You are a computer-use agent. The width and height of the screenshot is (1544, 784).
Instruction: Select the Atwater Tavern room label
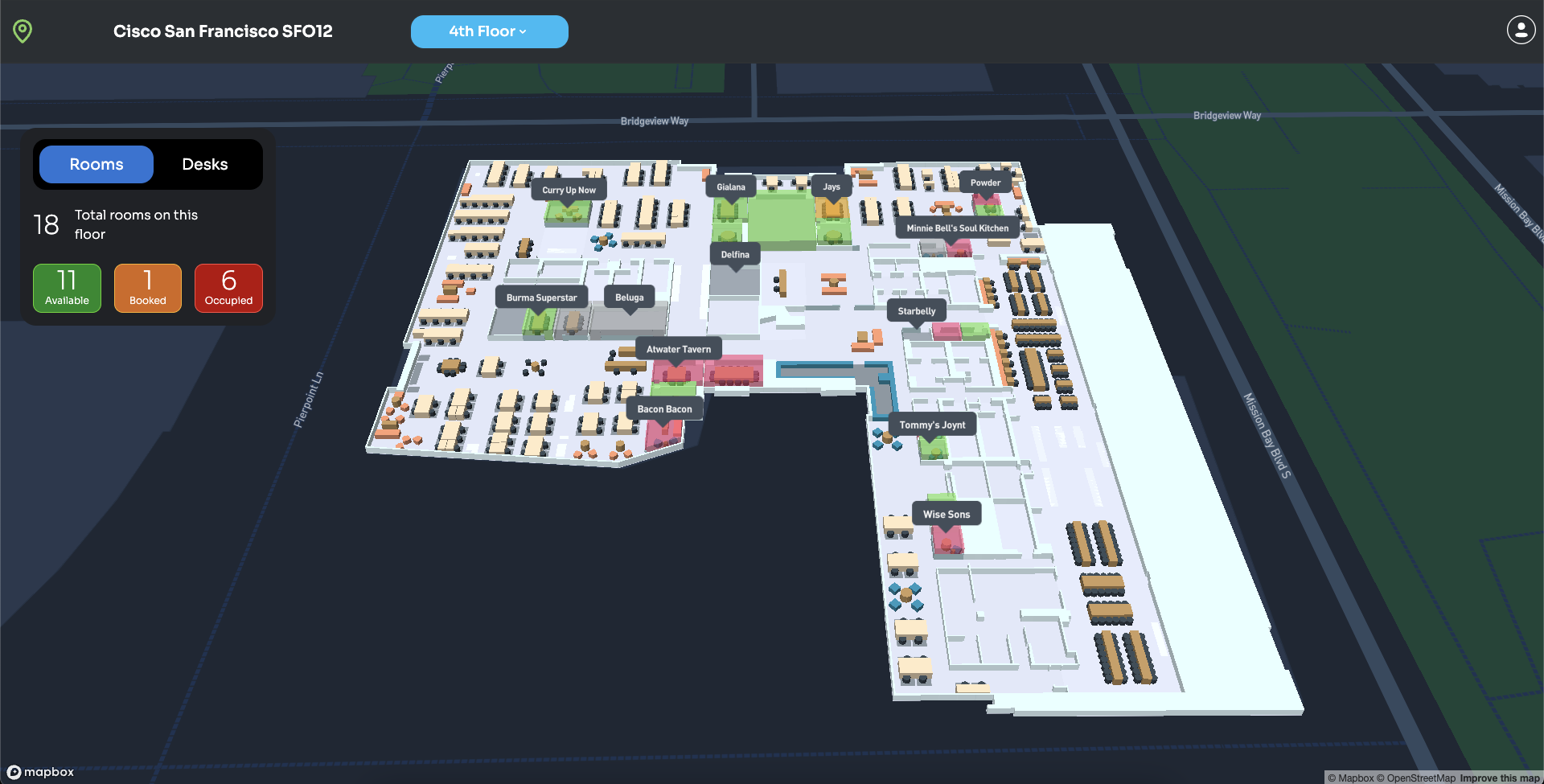(x=678, y=348)
